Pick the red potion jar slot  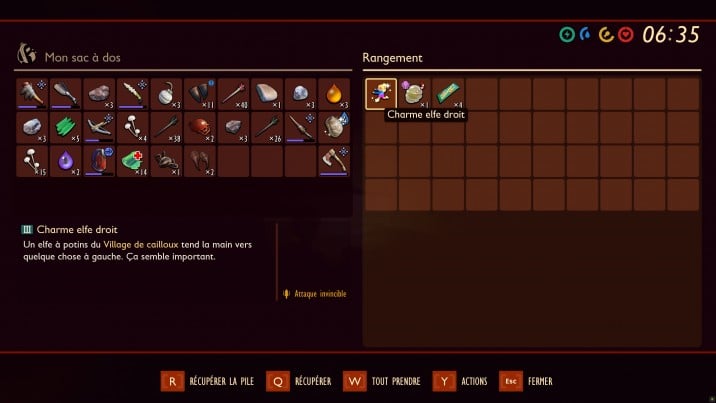coord(99,160)
